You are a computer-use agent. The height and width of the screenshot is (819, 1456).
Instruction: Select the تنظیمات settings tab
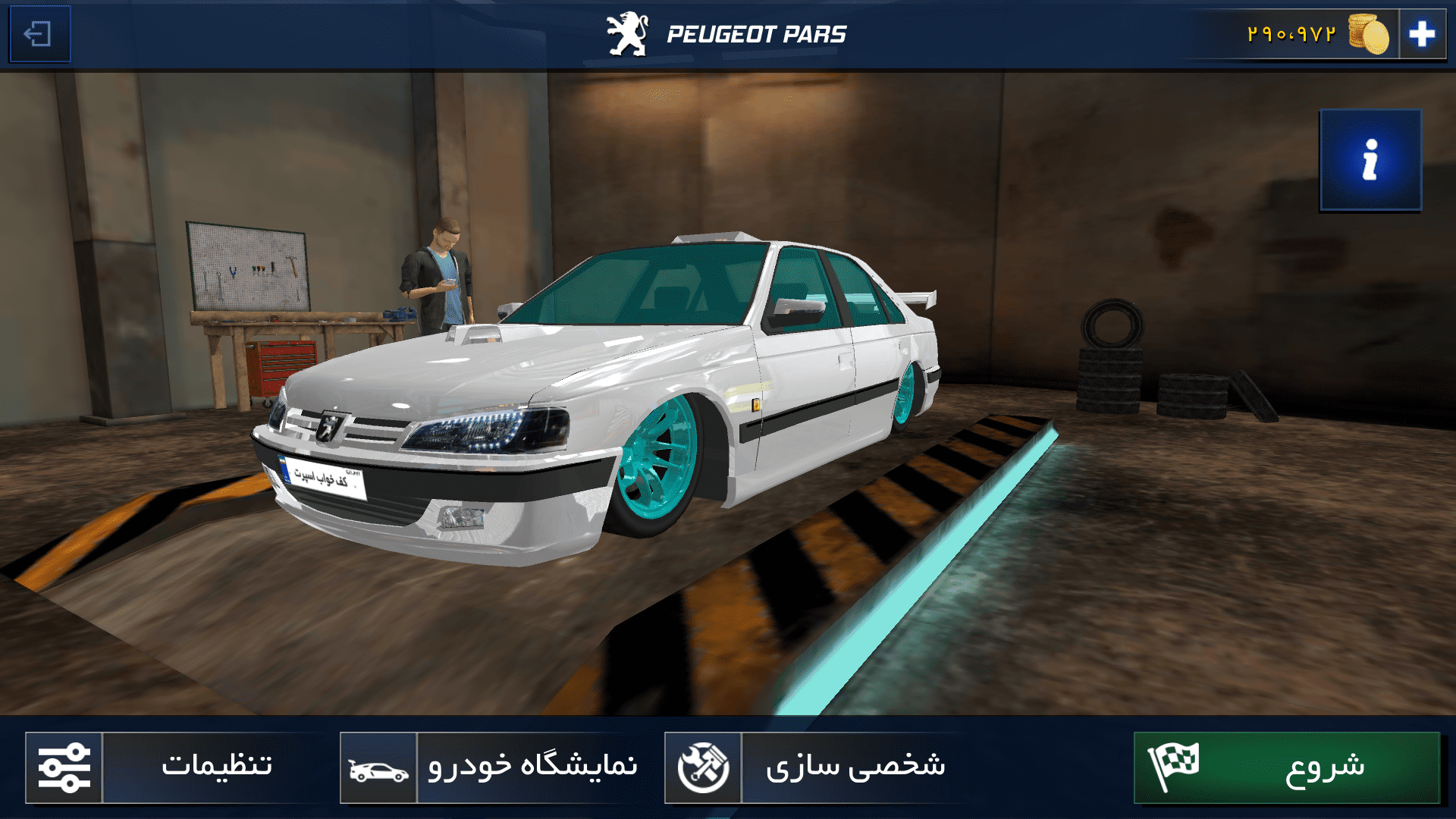(216, 766)
